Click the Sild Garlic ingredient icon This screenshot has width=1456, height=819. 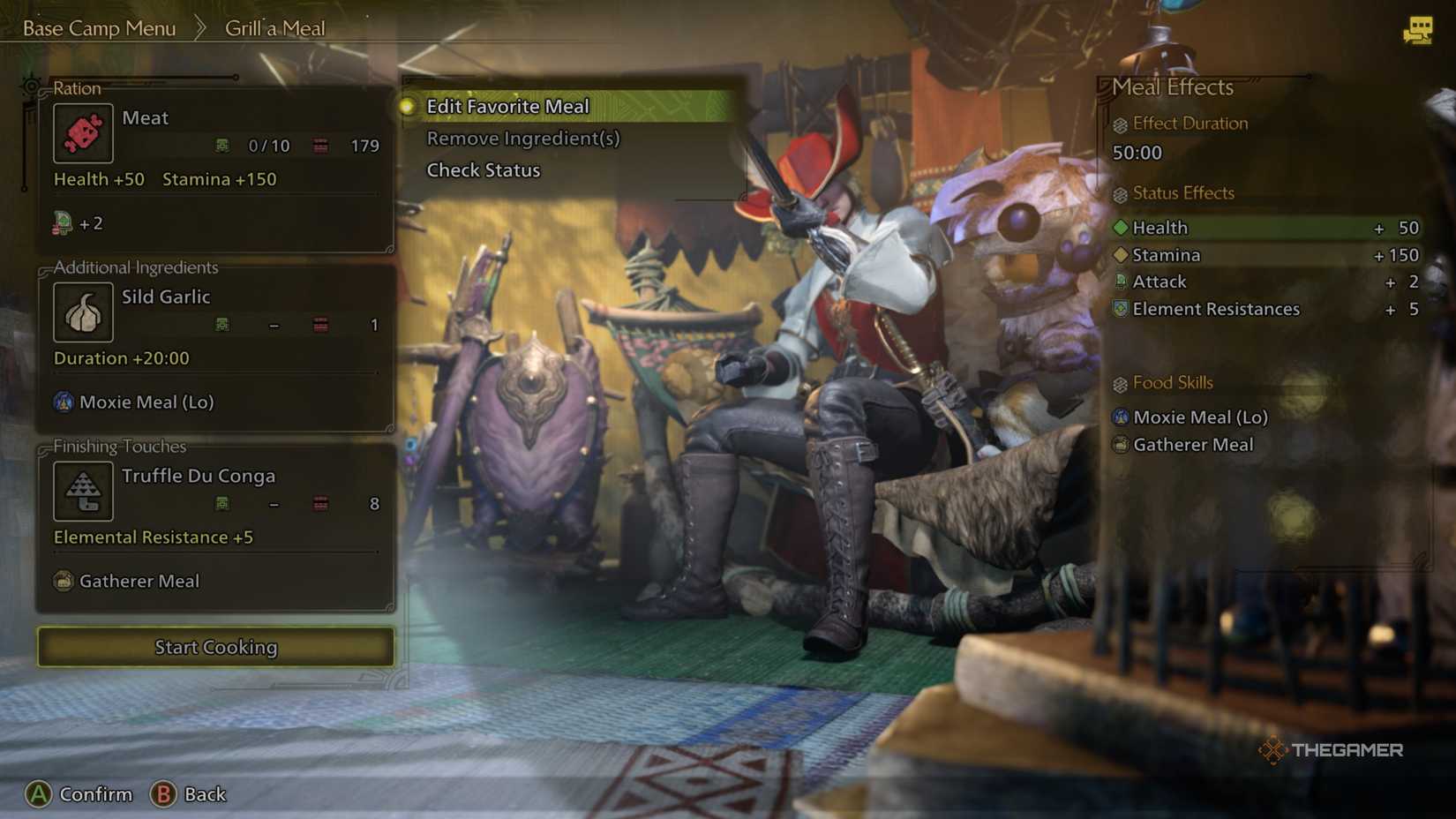click(x=83, y=312)
